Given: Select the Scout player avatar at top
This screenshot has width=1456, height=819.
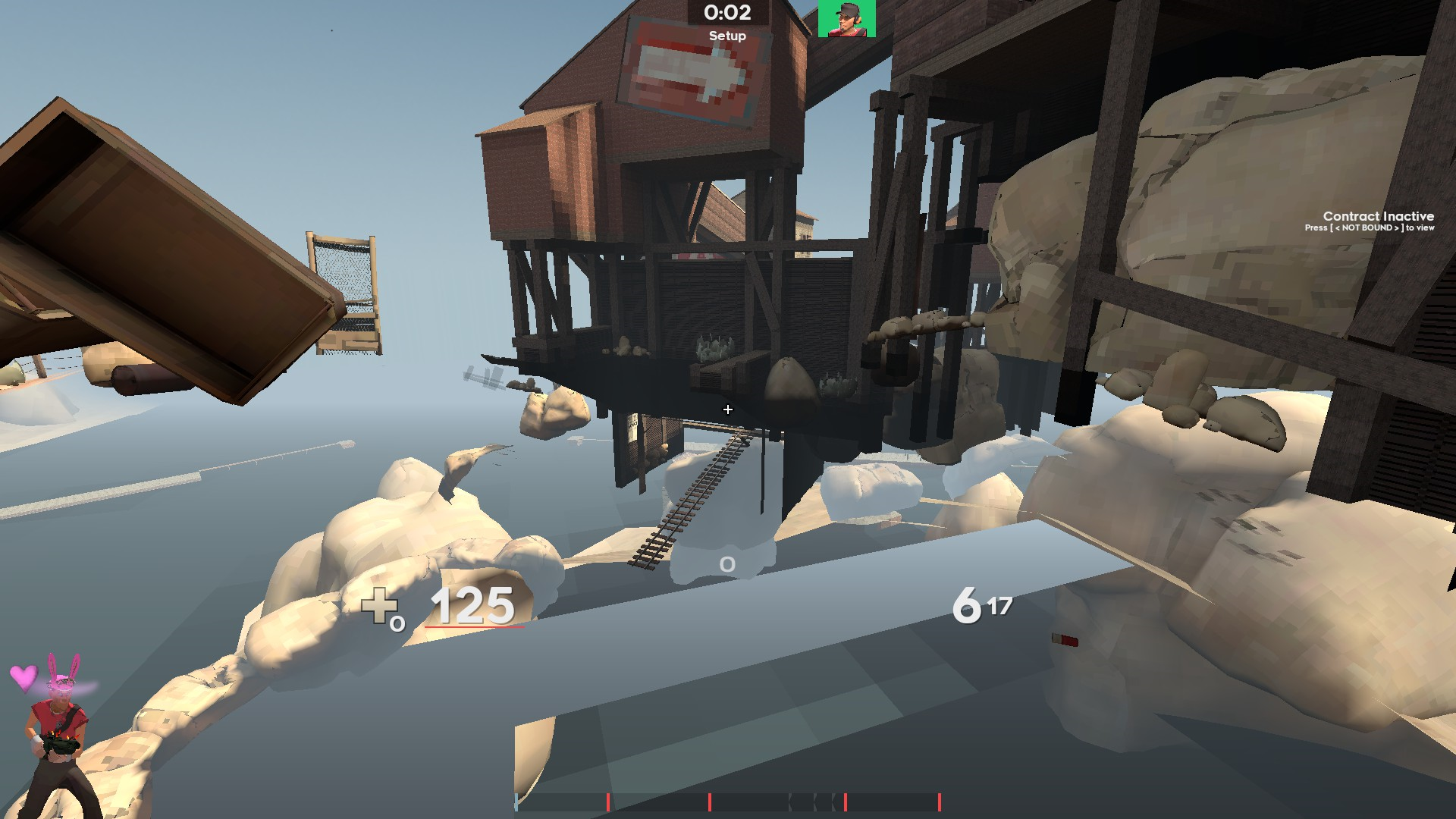Looking at the screenshot, I should point(847,17).
